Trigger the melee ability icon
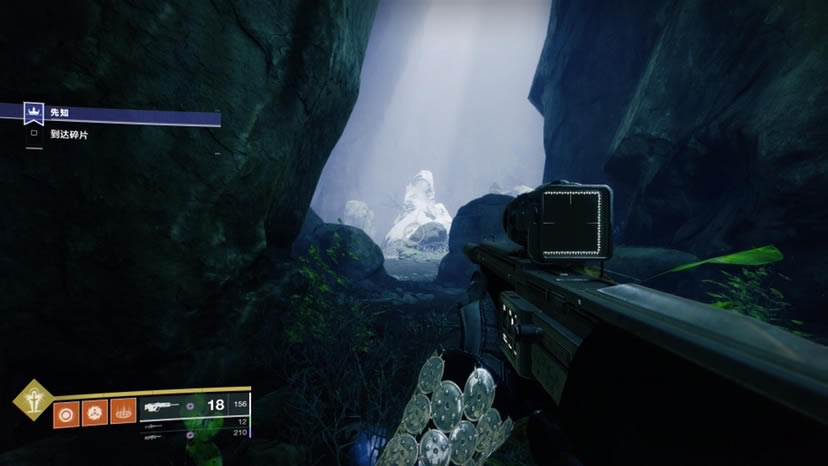The image size is (828, 466). coord(95,411)
